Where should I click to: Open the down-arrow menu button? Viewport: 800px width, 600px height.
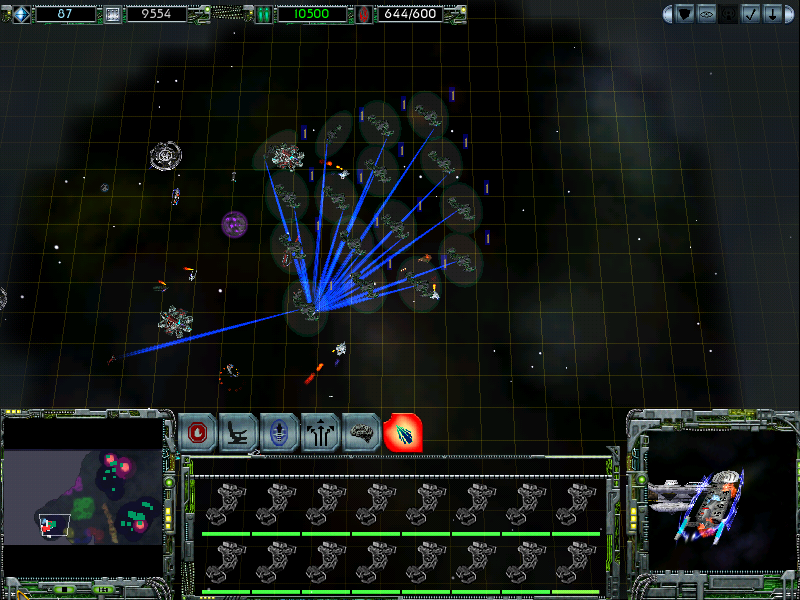tap(773, 14)
